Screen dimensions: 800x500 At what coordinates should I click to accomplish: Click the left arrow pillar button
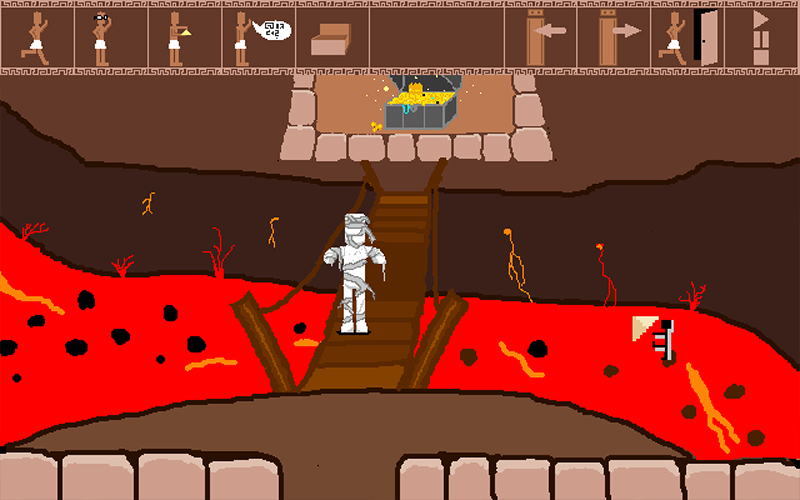(x=541, y=37)
